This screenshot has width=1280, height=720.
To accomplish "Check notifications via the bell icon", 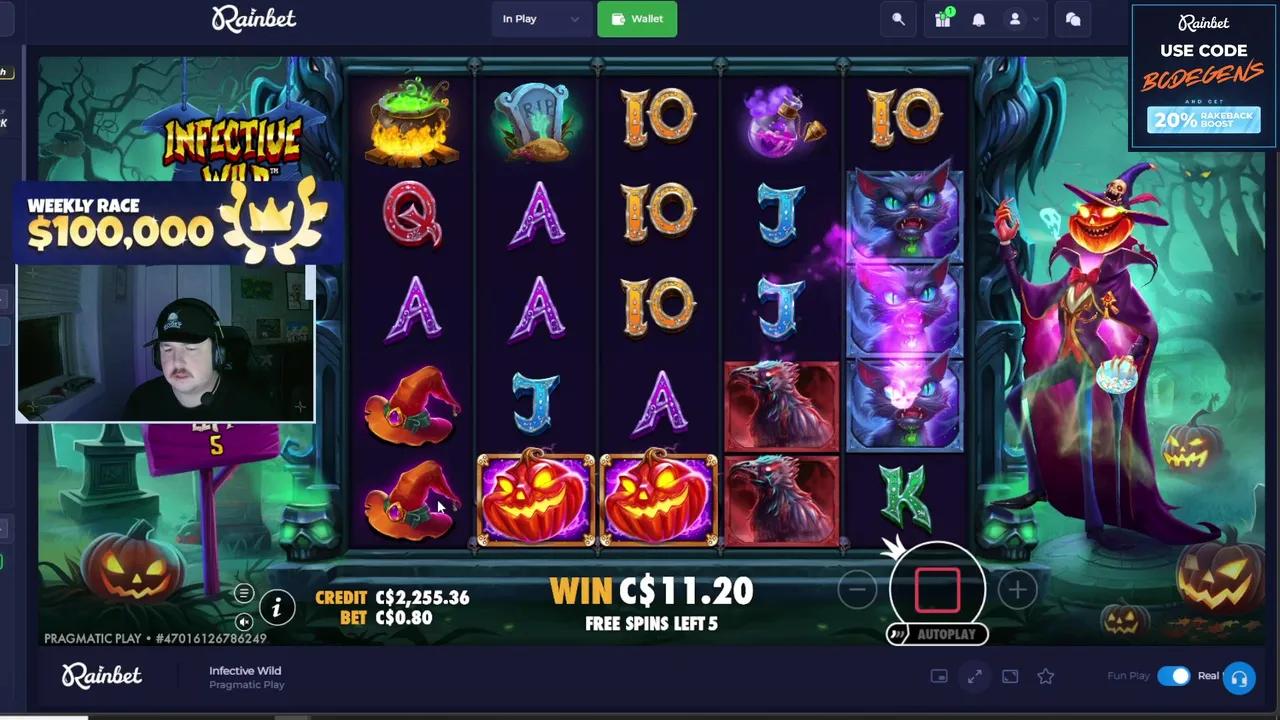I will tap(978, 19).
